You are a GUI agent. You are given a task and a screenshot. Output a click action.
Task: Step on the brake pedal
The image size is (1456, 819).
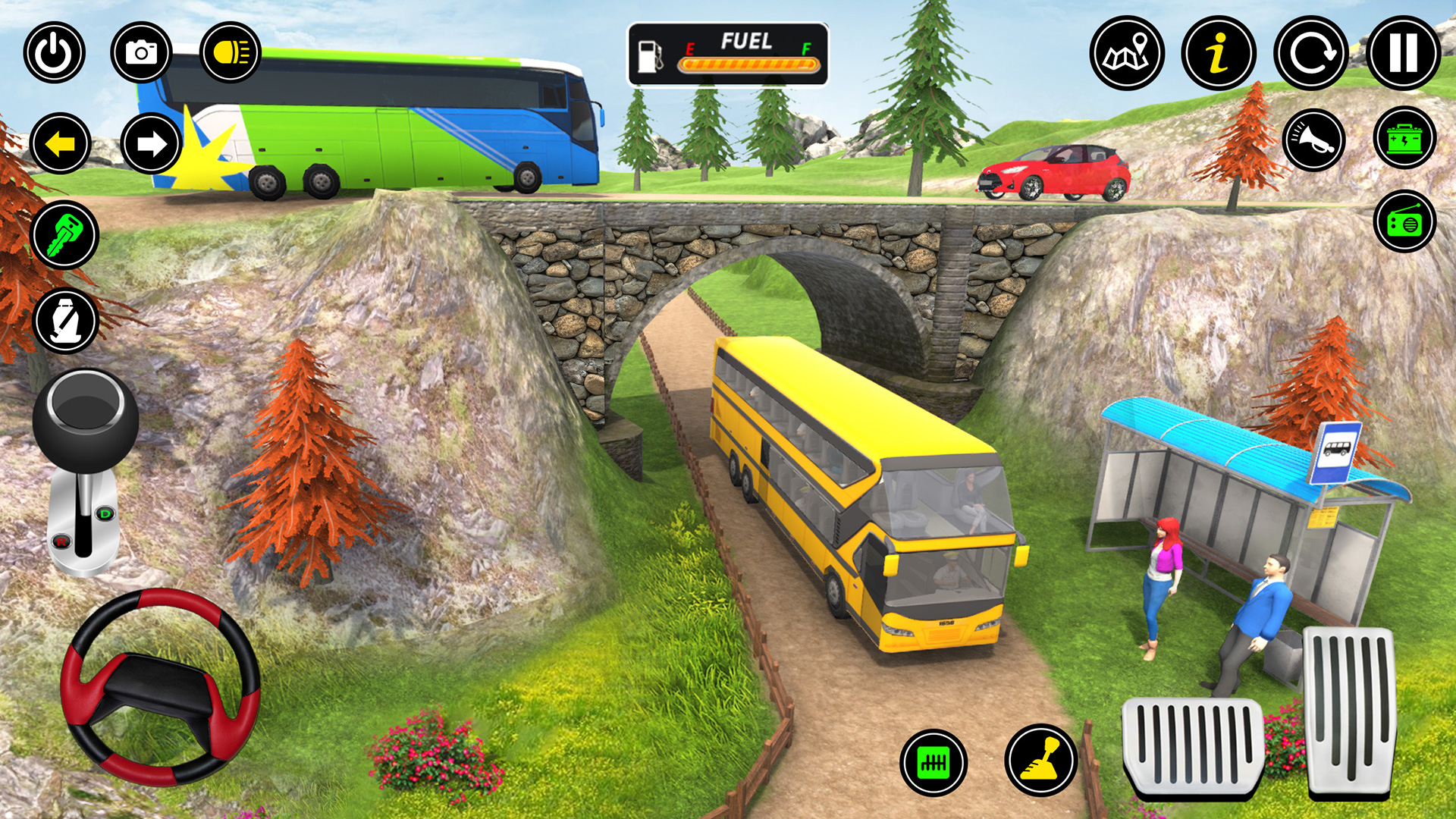click(x=1192, y=747)
